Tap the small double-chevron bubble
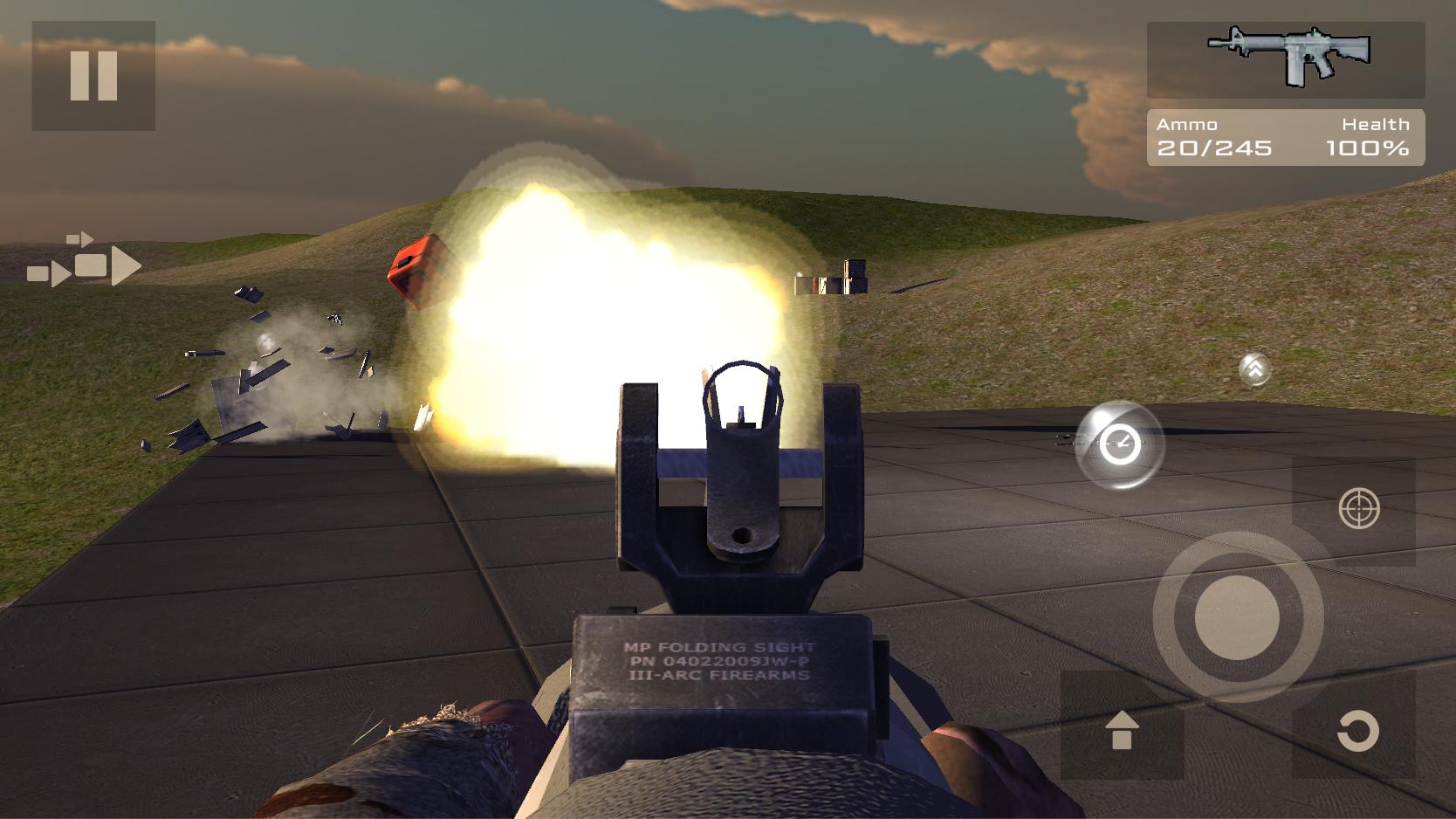 1254,369
